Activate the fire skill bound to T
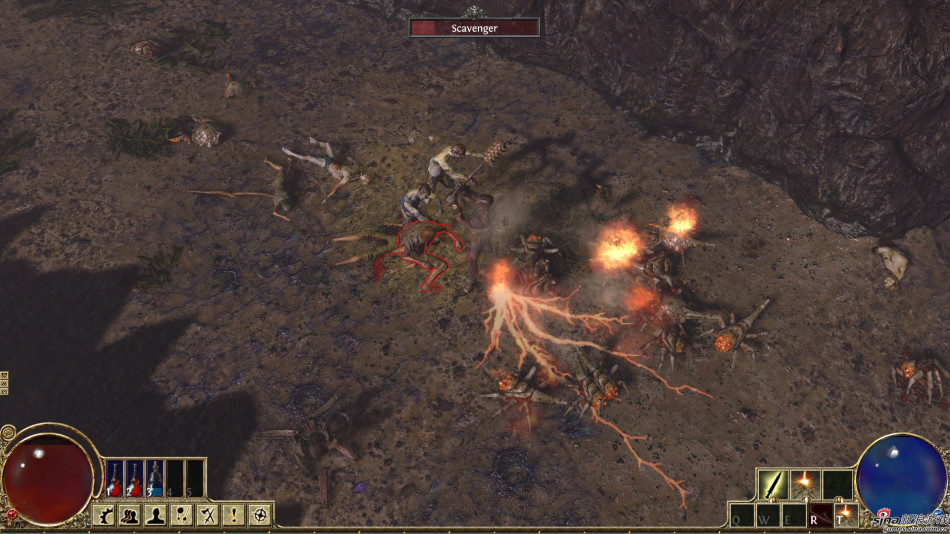Viewport: 950px width, 534px height. coord(845,515)
